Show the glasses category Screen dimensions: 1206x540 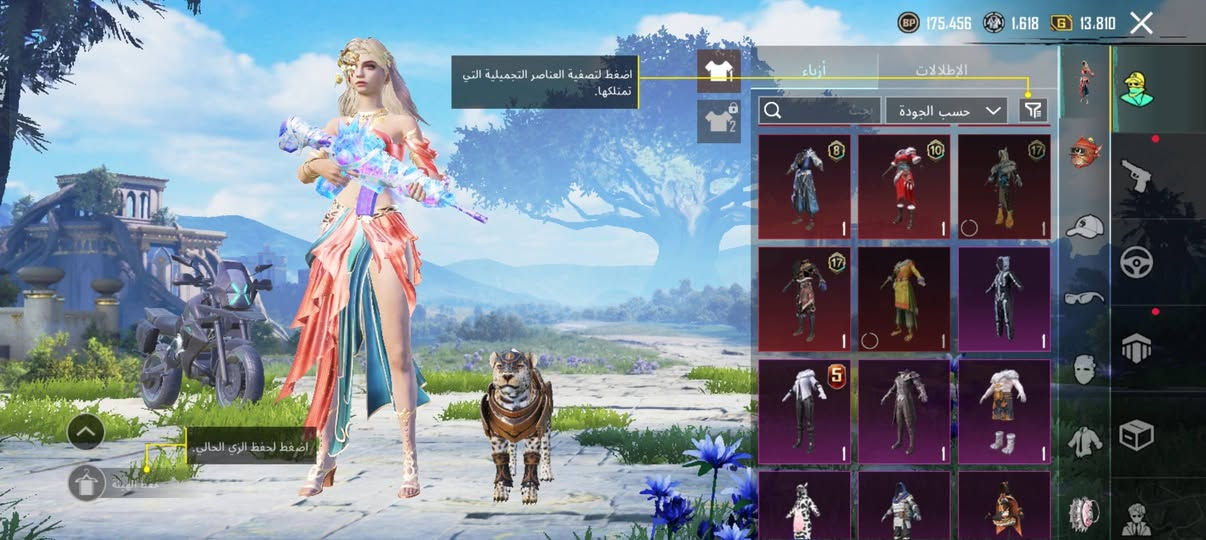1085,298
